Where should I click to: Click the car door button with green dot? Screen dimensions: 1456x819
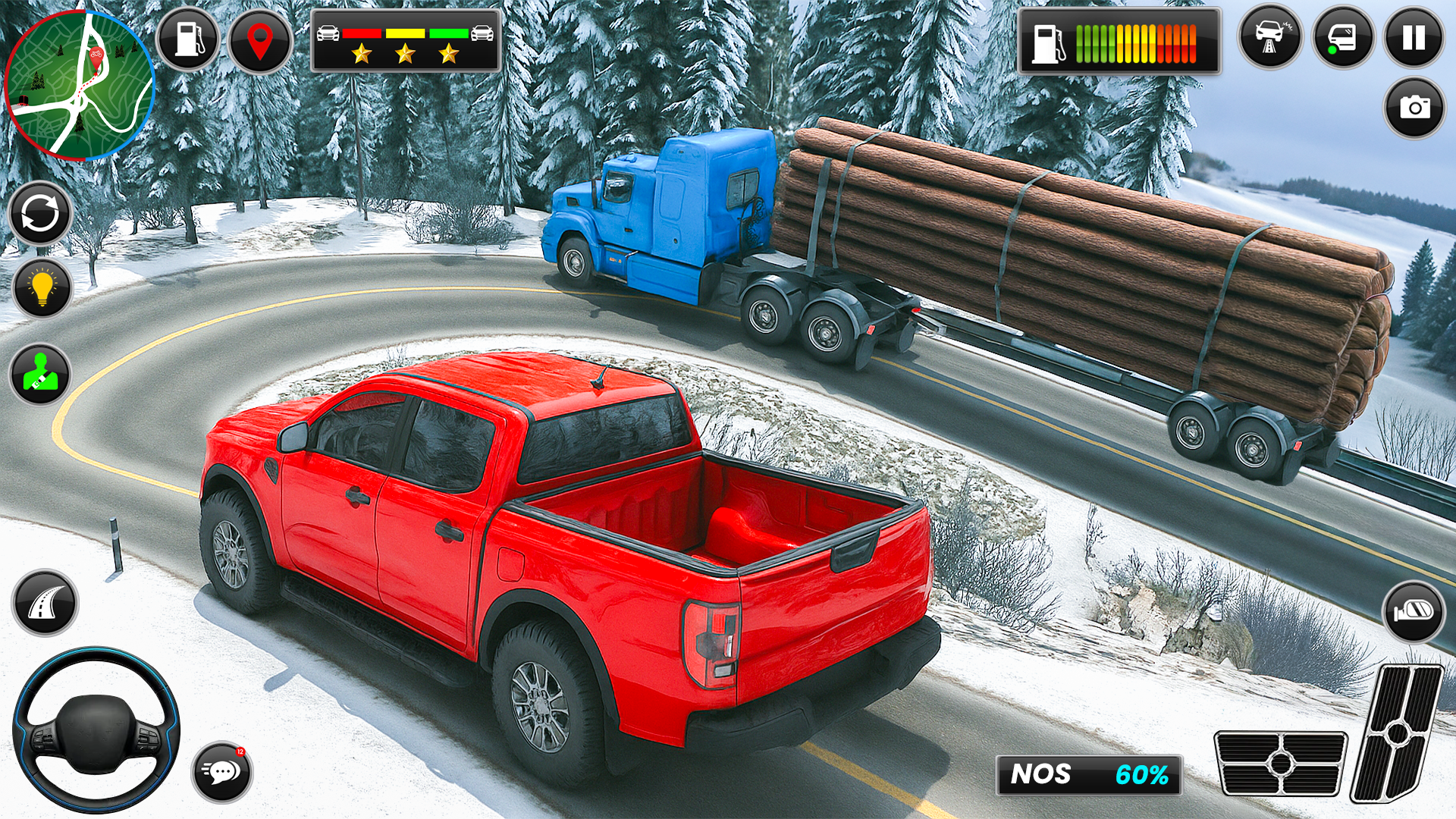pyautogui.click(x=1342, y=38)
